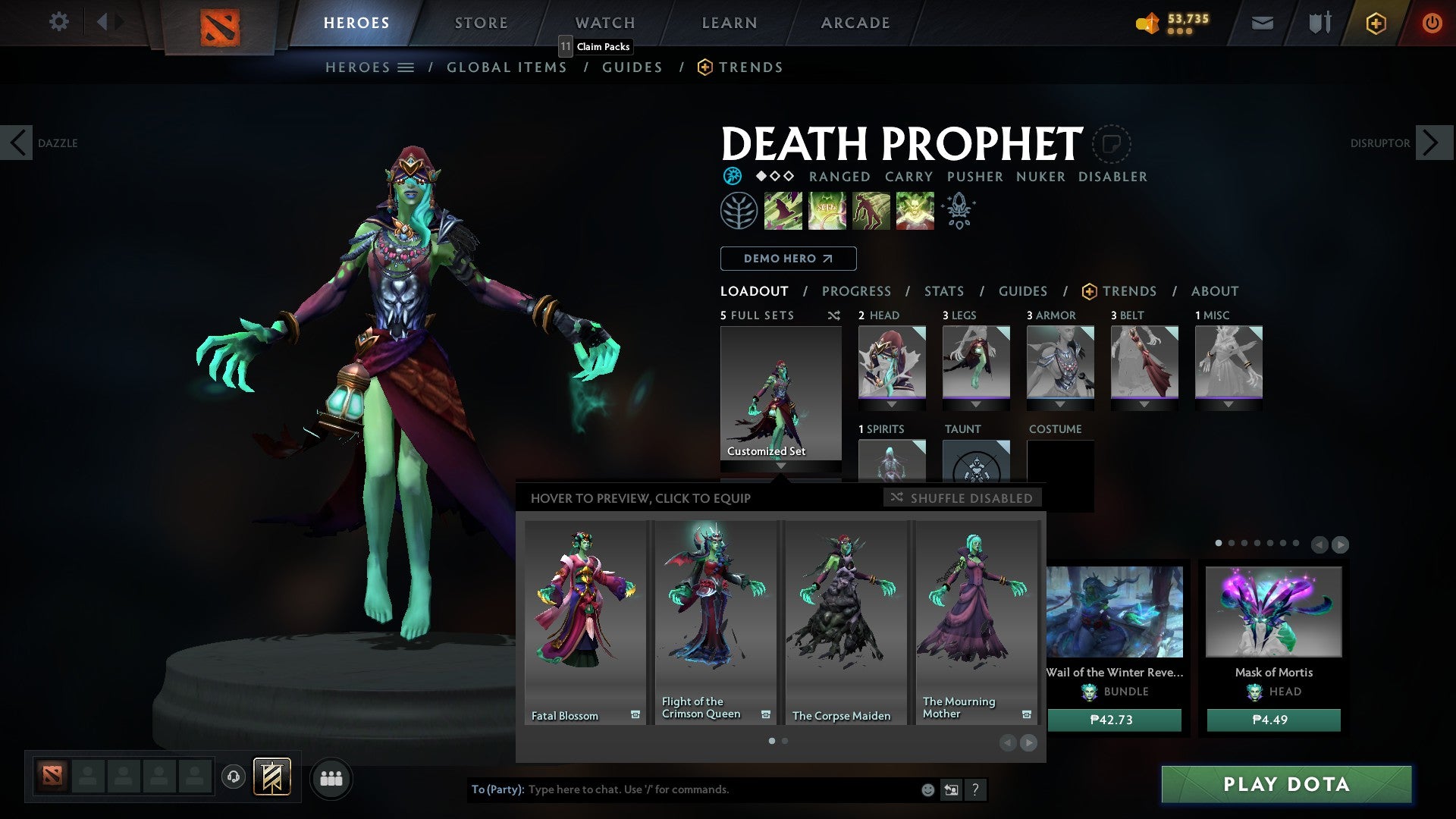Switch to the STATS tab

tap(943, 291)
